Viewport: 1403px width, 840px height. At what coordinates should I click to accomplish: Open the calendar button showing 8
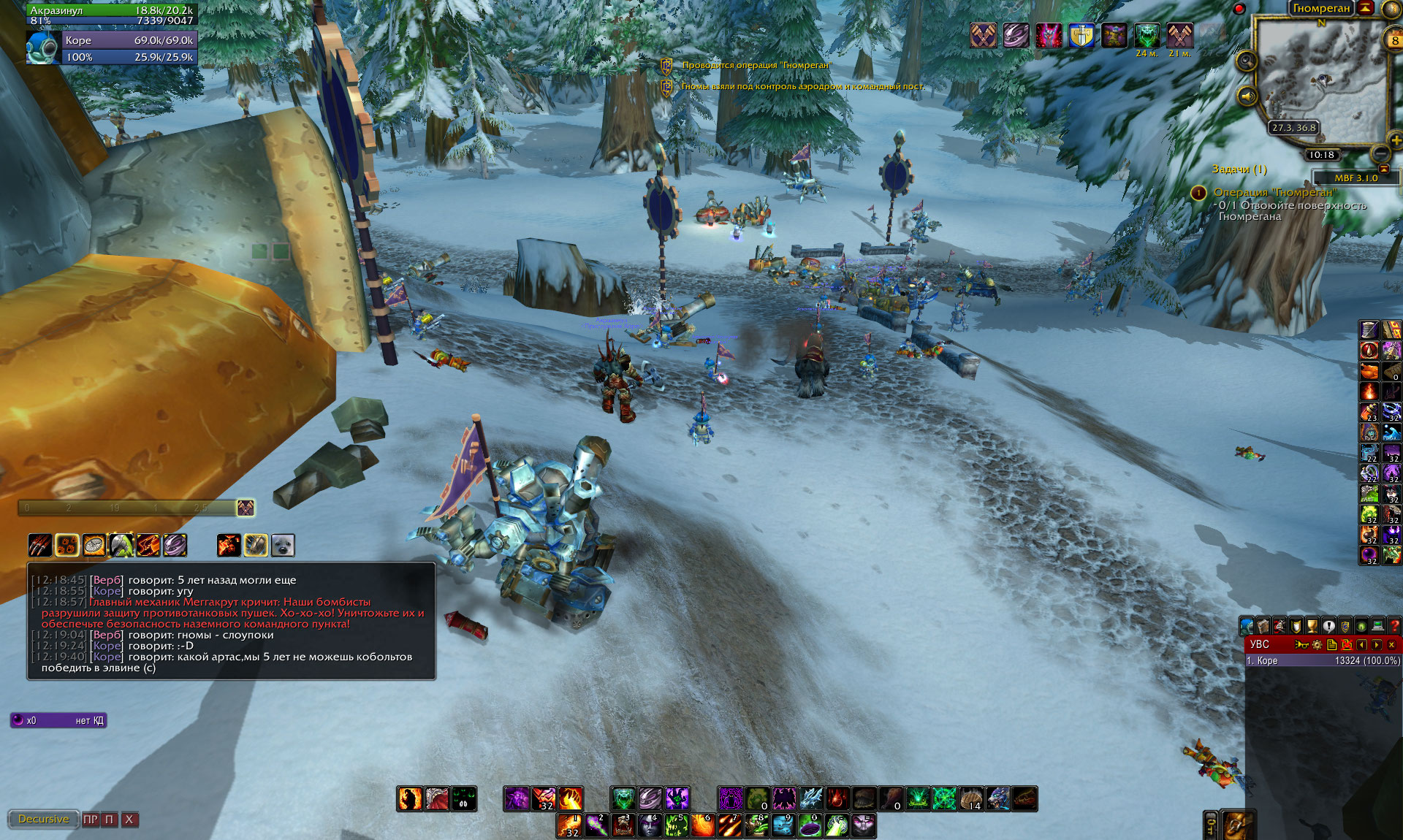(1394, 41)
